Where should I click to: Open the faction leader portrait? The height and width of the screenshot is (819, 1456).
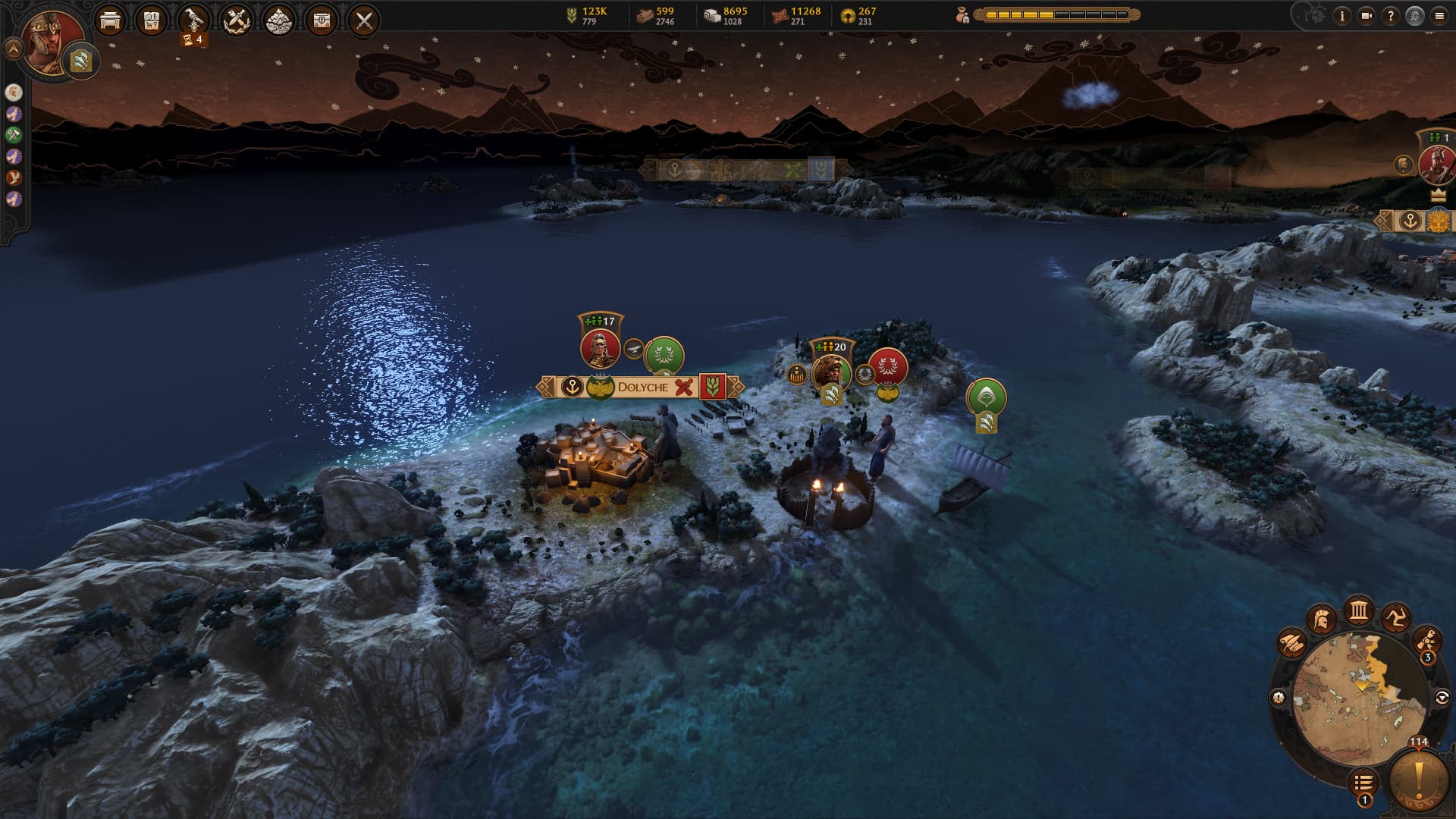pyautogui.click(x=53, y=39)
